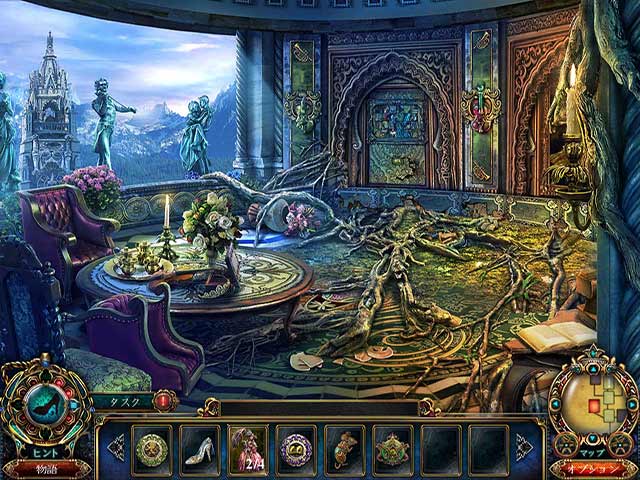Image resolution: width=640 pixels, height=480 pixels.
Task: Open the 物語 story journal
Action: pyautogui.click(x=45, y=467)
